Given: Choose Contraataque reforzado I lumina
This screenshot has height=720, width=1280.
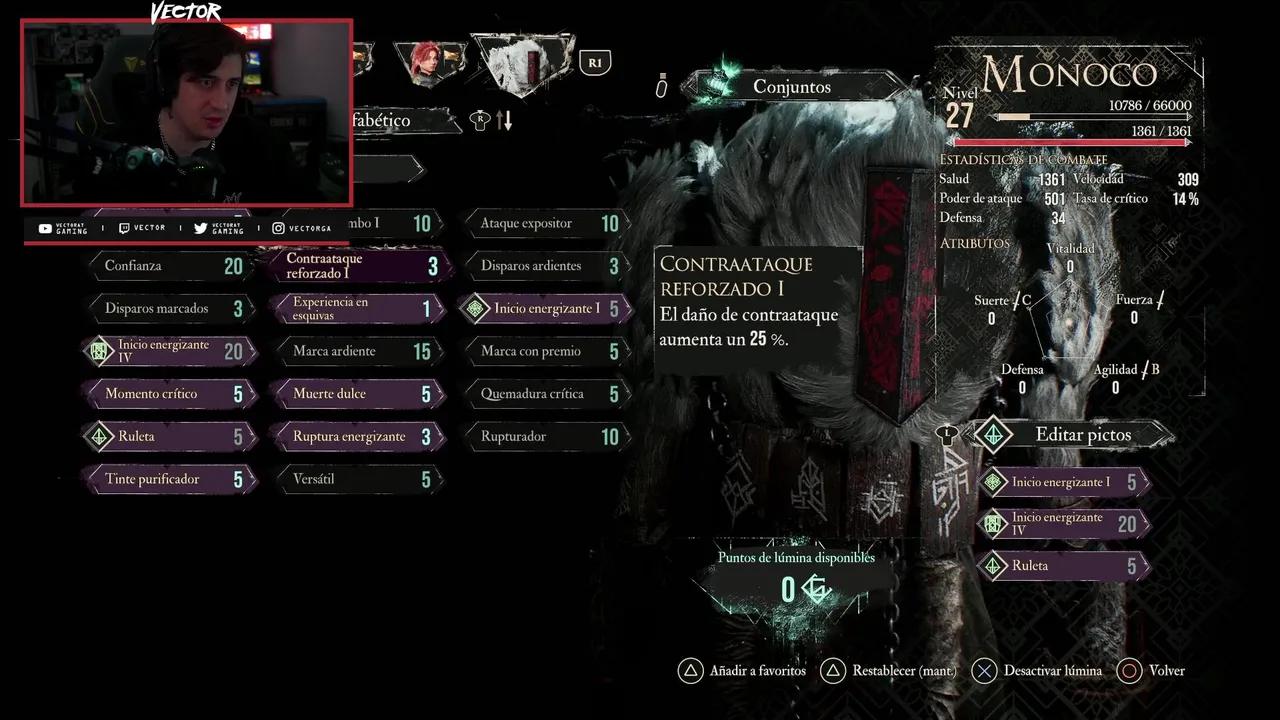Looking at the screenshot, I should (358, 266).
